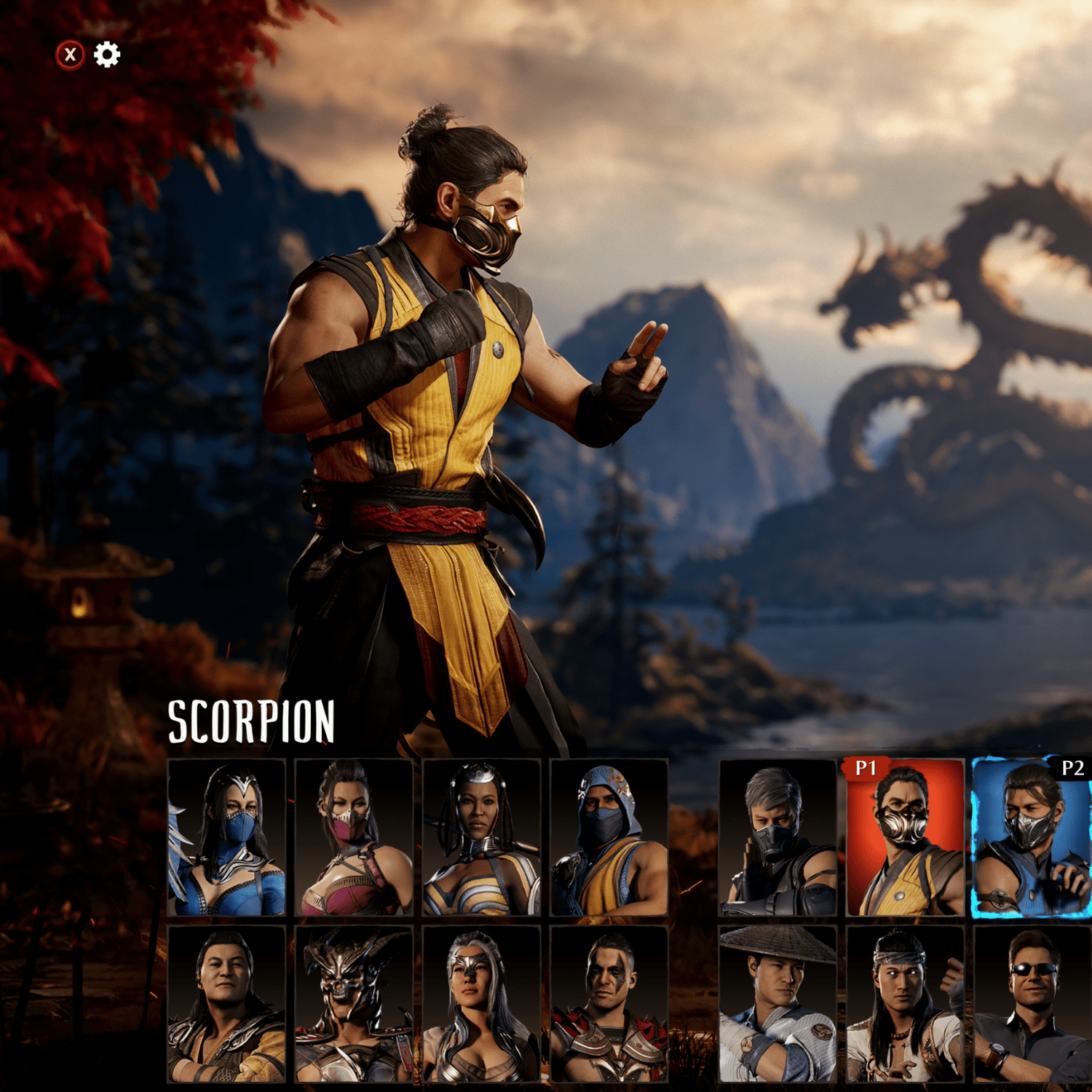Click the SCORPION name text
The image size is (1092, 1092).
click(x=251, y=721)
